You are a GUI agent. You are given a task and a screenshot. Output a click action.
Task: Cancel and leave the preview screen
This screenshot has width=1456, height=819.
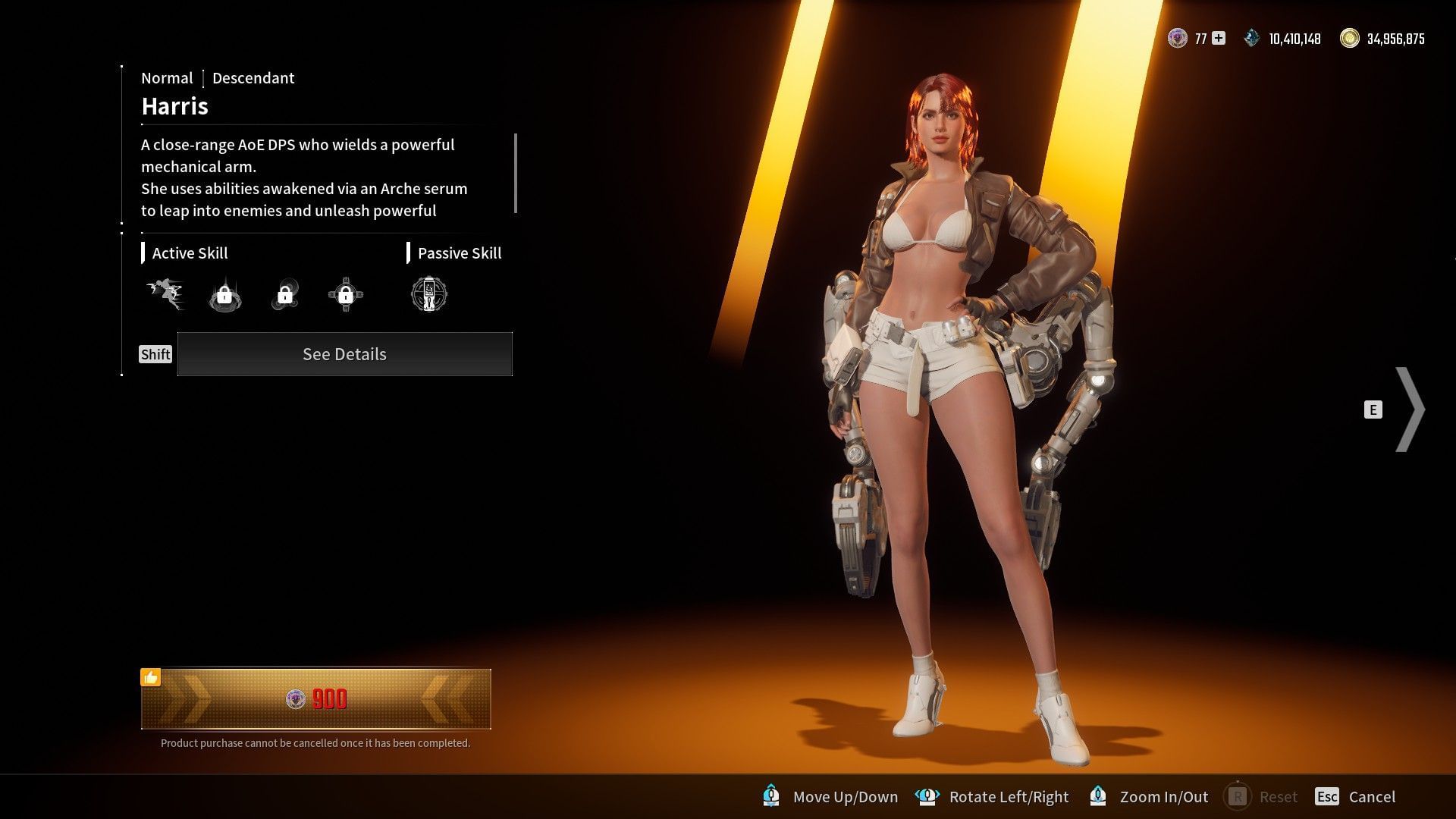[x=1356, y=796]
